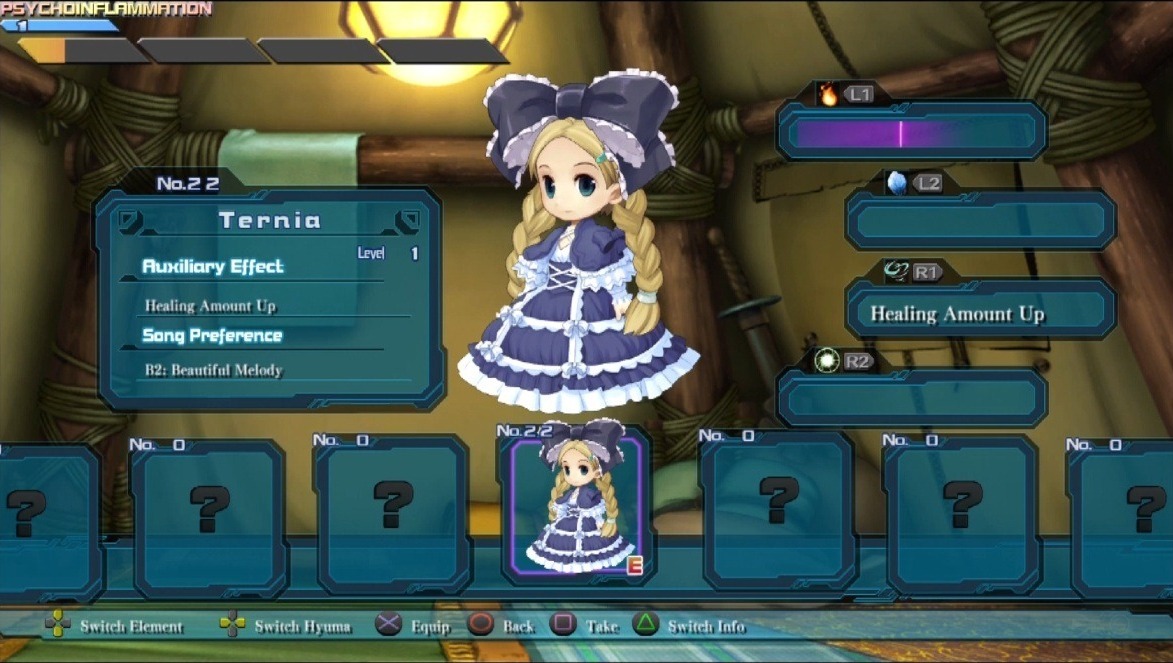Click the Ternia name header in the info panel

(269, 220)
